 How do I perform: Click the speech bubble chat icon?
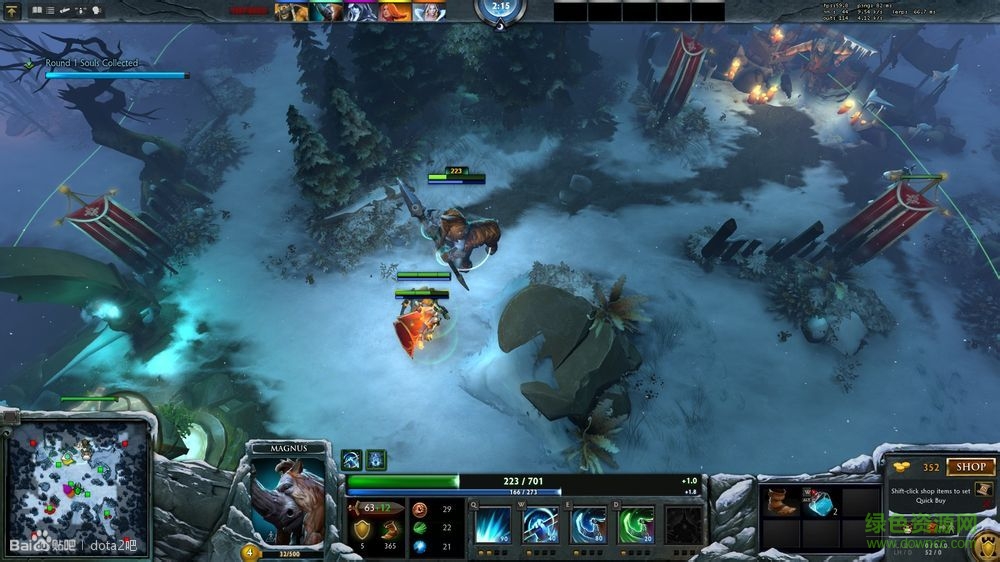point(97,10)
